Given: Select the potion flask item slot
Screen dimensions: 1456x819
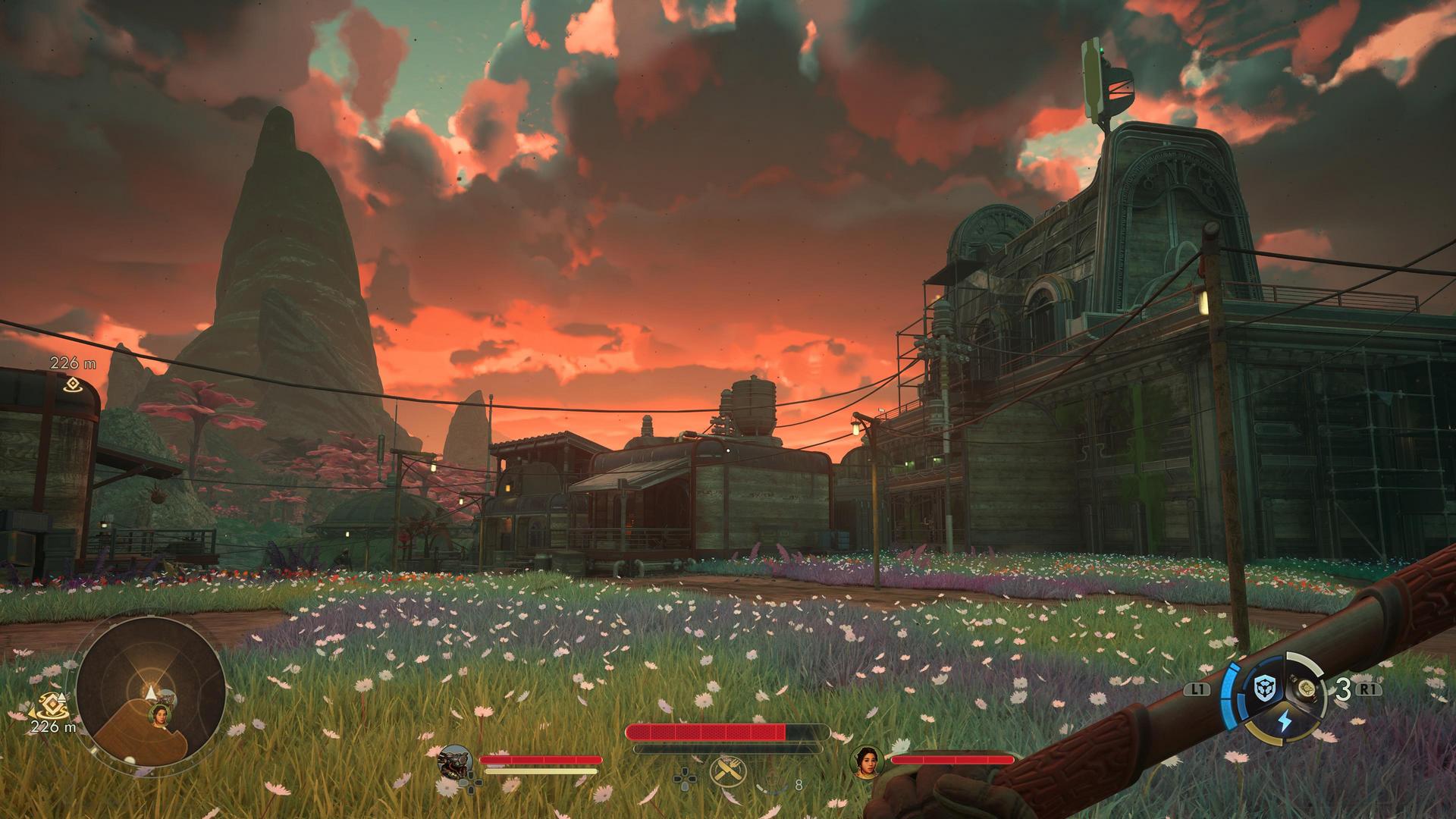Looking at the screenshot, I should pos(1307,689).
